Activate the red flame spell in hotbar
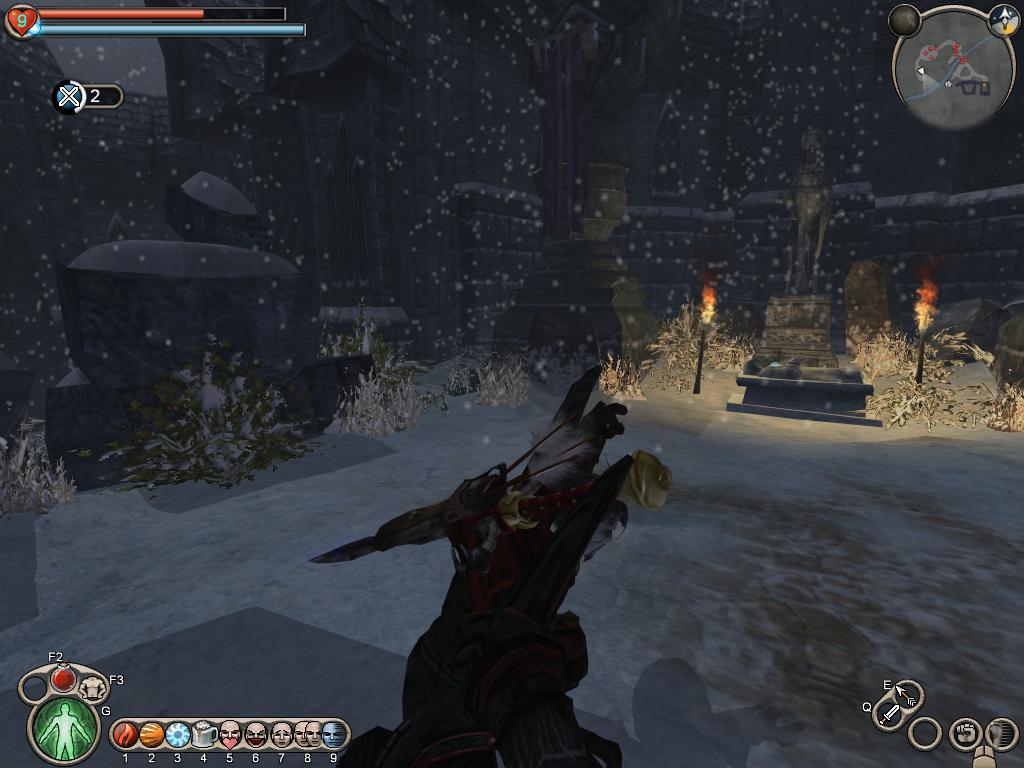Viewport: 1024px width, 768px height. point(126,736)
